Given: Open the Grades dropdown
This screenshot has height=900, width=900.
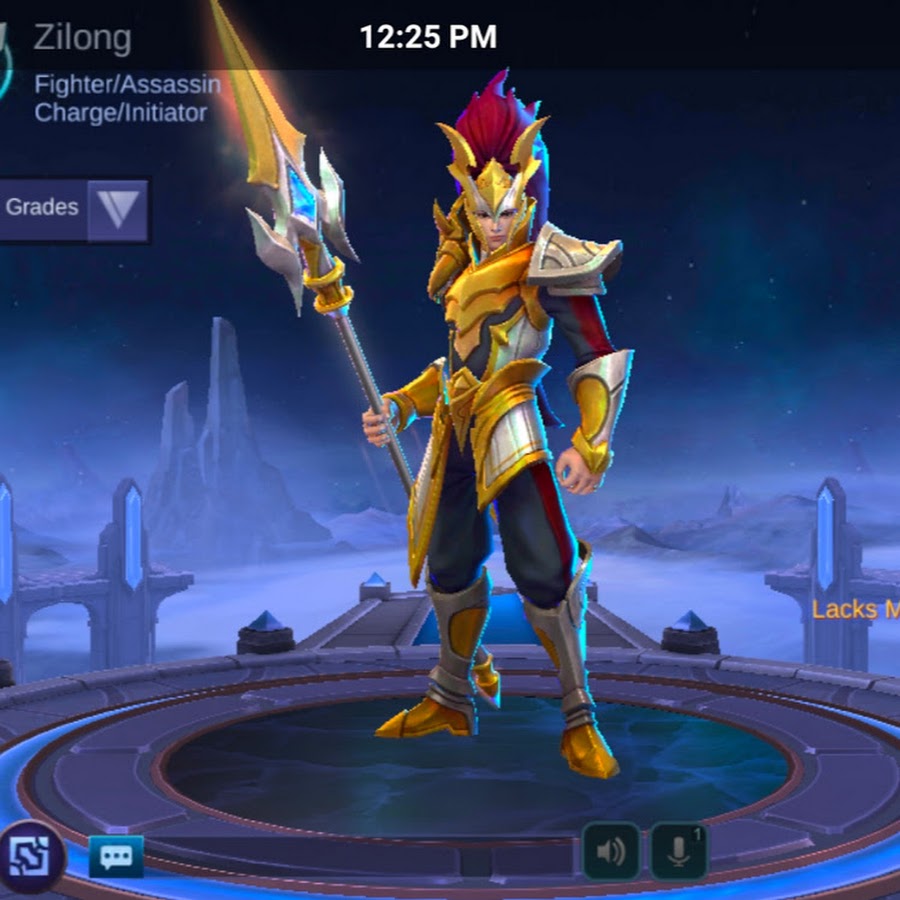Looking at the screenshot, I should [117, 210].
